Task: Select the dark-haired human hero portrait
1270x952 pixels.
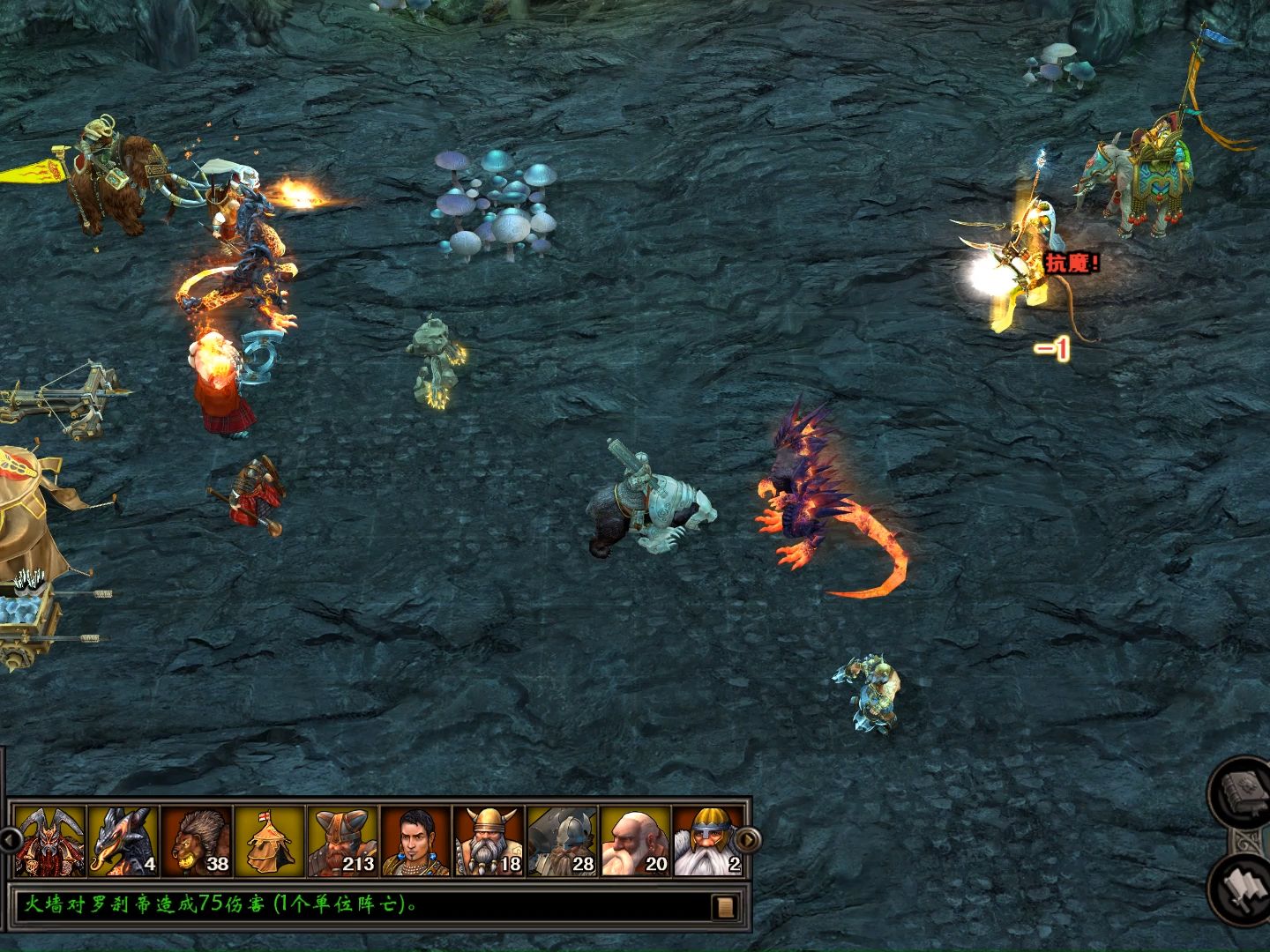Action: [415, 840]
